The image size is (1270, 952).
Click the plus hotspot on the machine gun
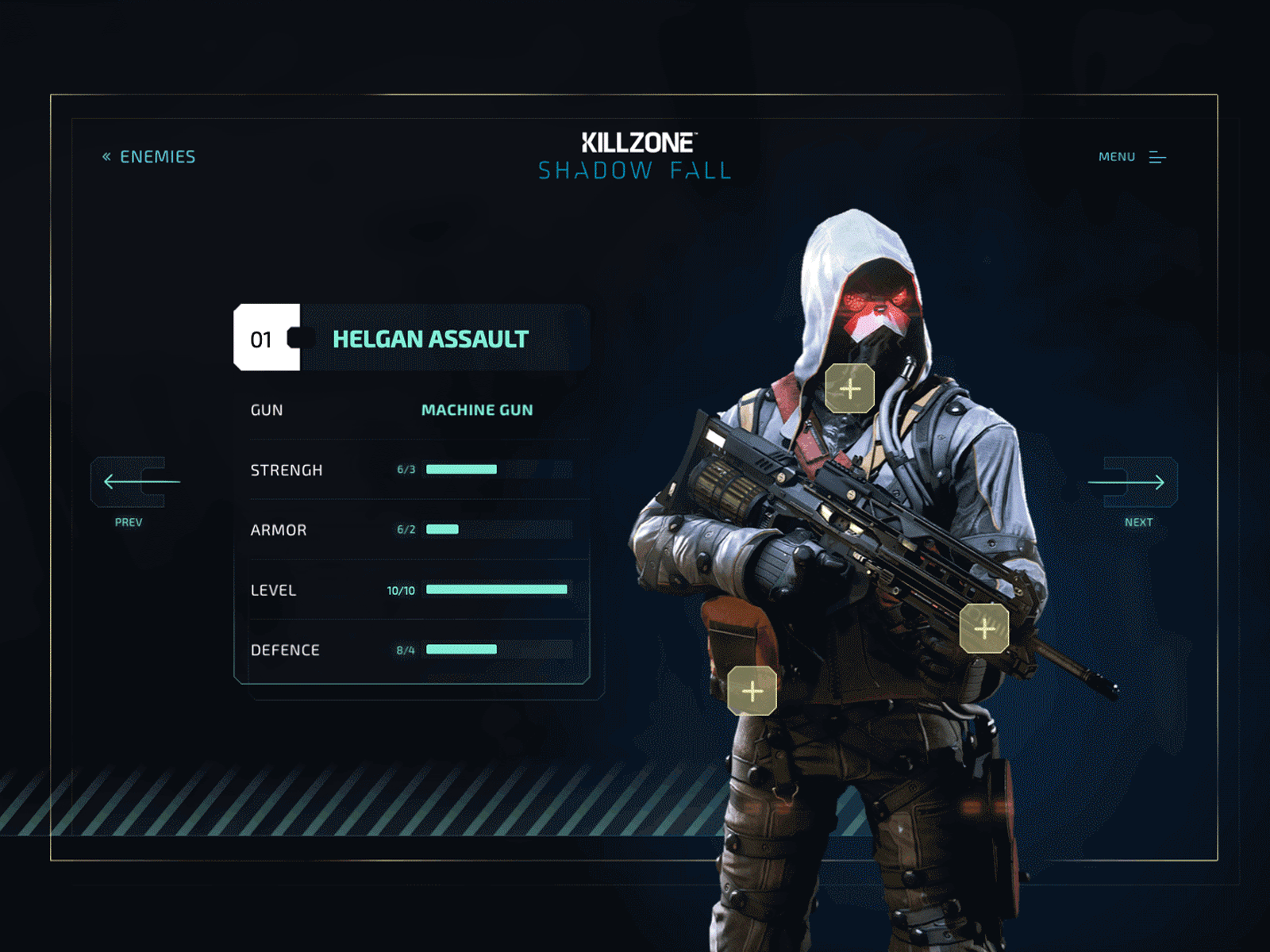pos(984,628)
